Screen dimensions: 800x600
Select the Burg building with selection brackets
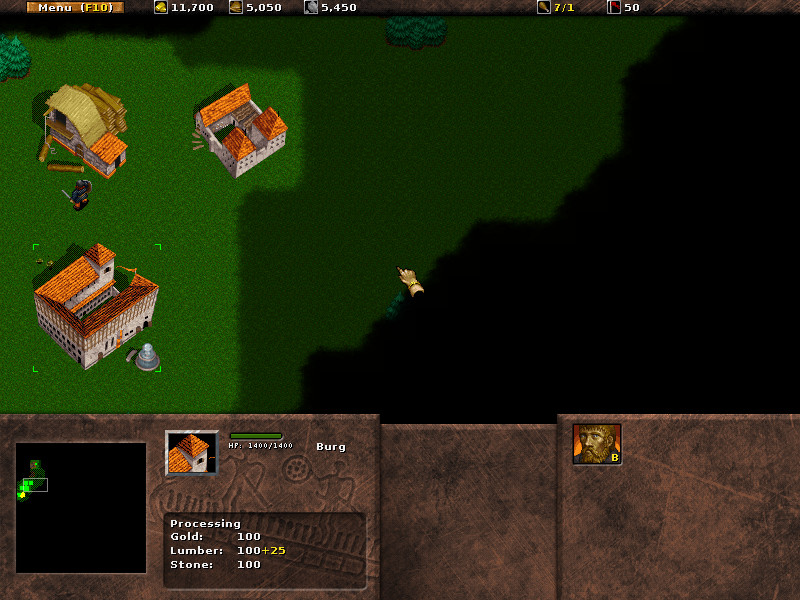(x=94, y=305)
